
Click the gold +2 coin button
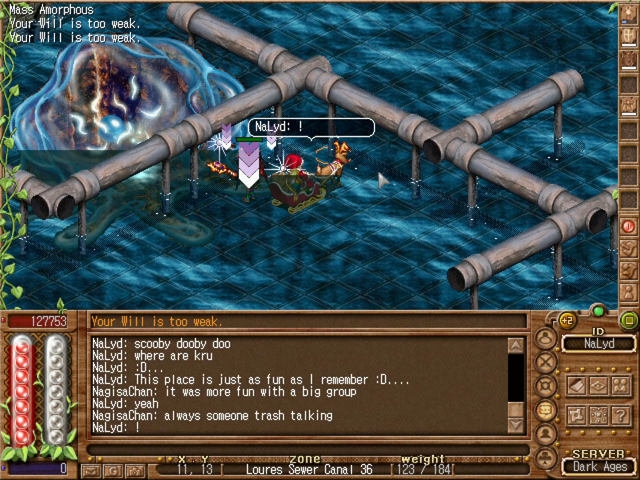[x=567, y=321]
